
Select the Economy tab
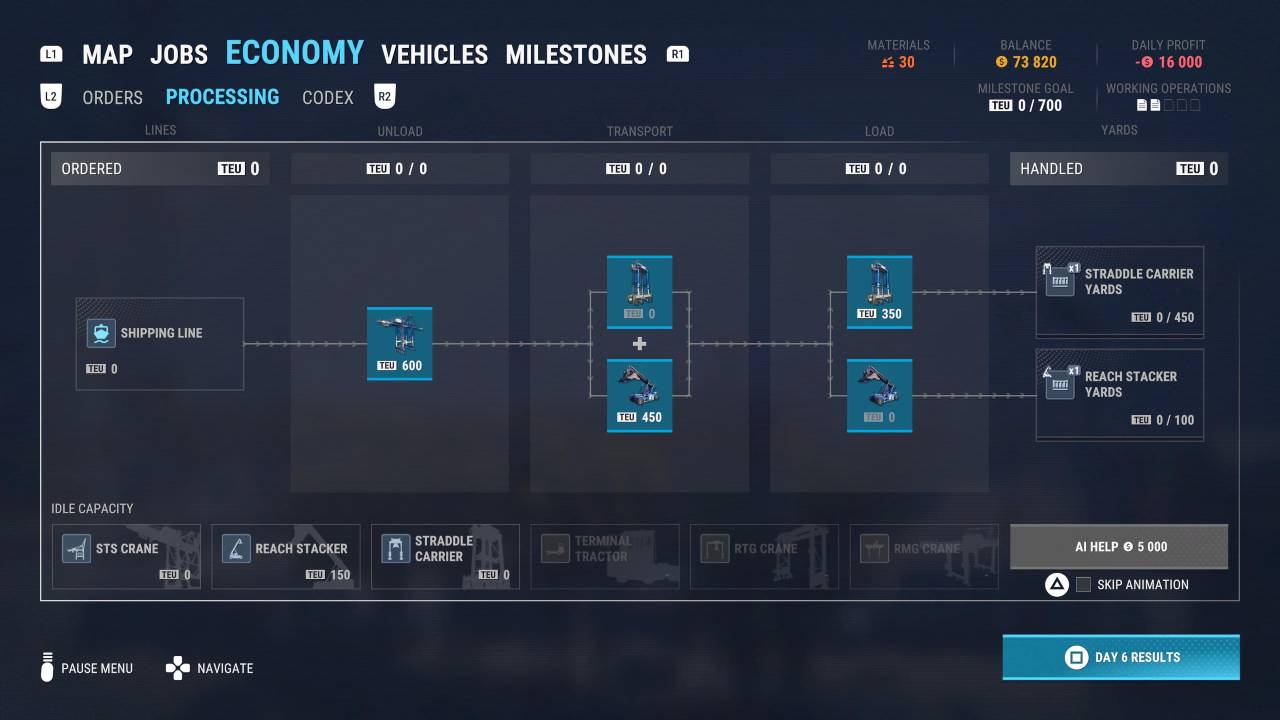pos(294,52)
